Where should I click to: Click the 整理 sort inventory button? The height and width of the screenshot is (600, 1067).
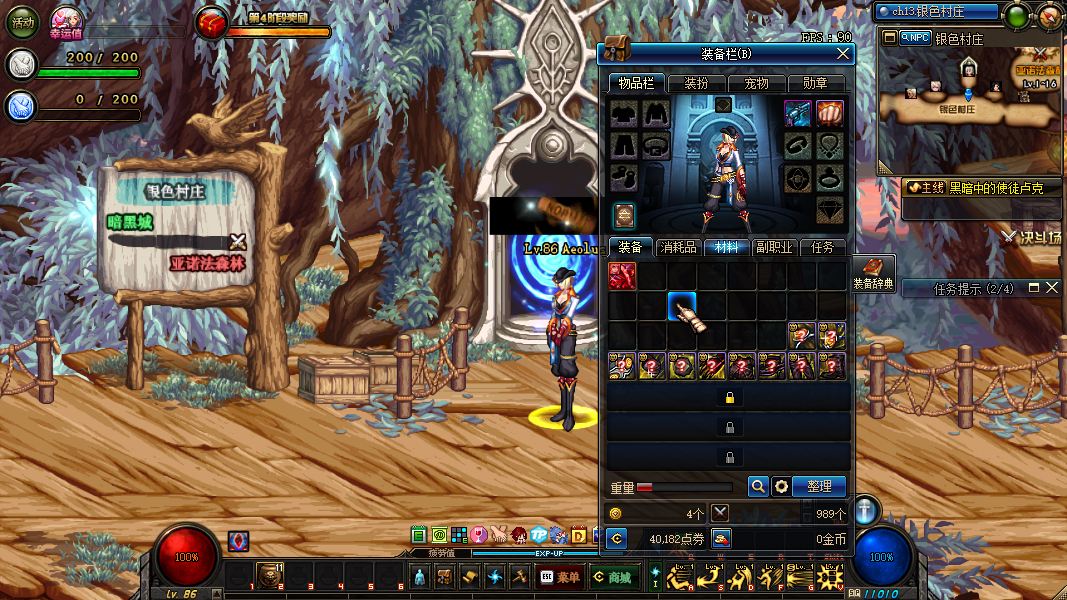coord(819,486)
